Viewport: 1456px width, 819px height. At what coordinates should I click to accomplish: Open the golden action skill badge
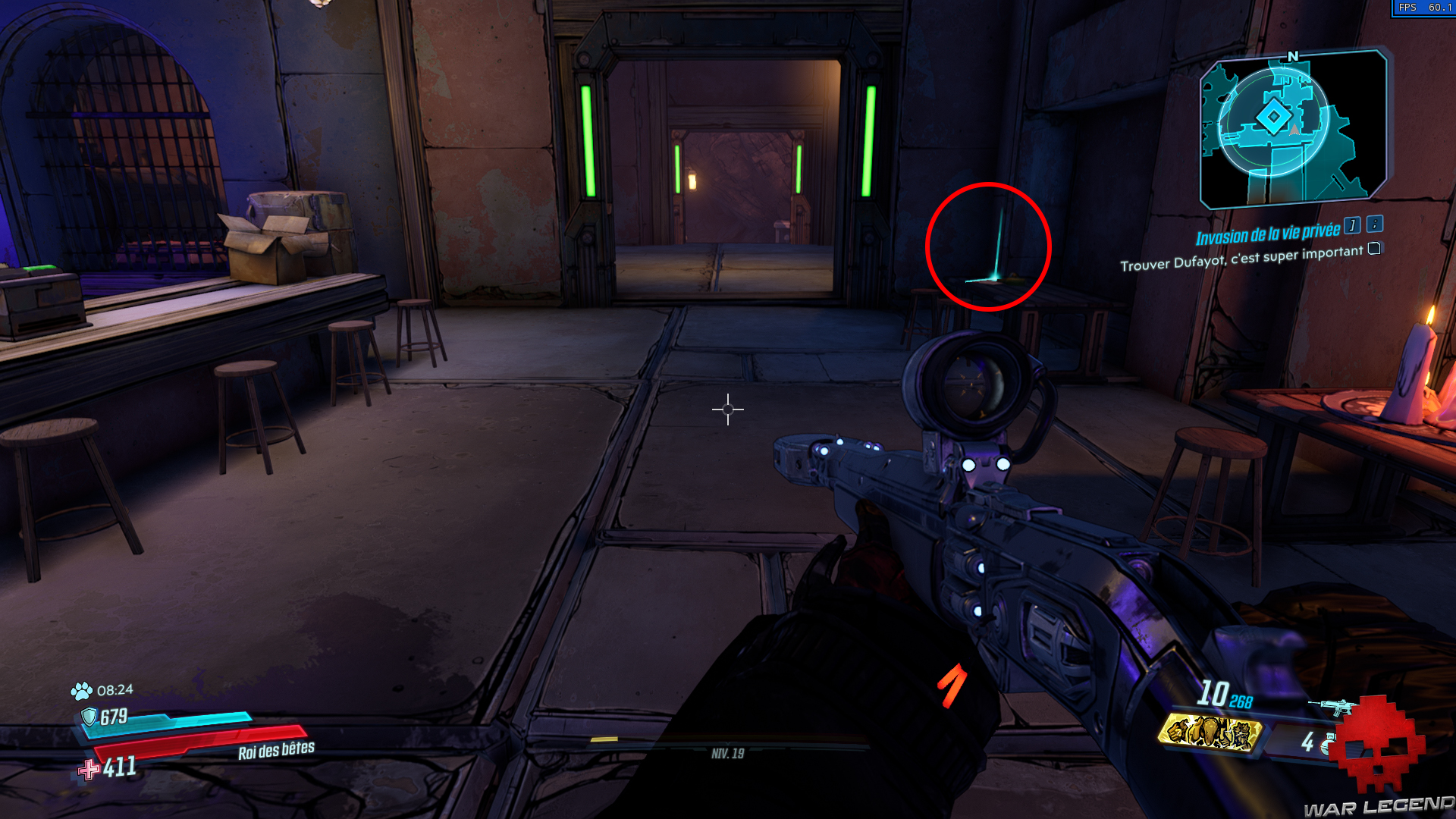1211,734
